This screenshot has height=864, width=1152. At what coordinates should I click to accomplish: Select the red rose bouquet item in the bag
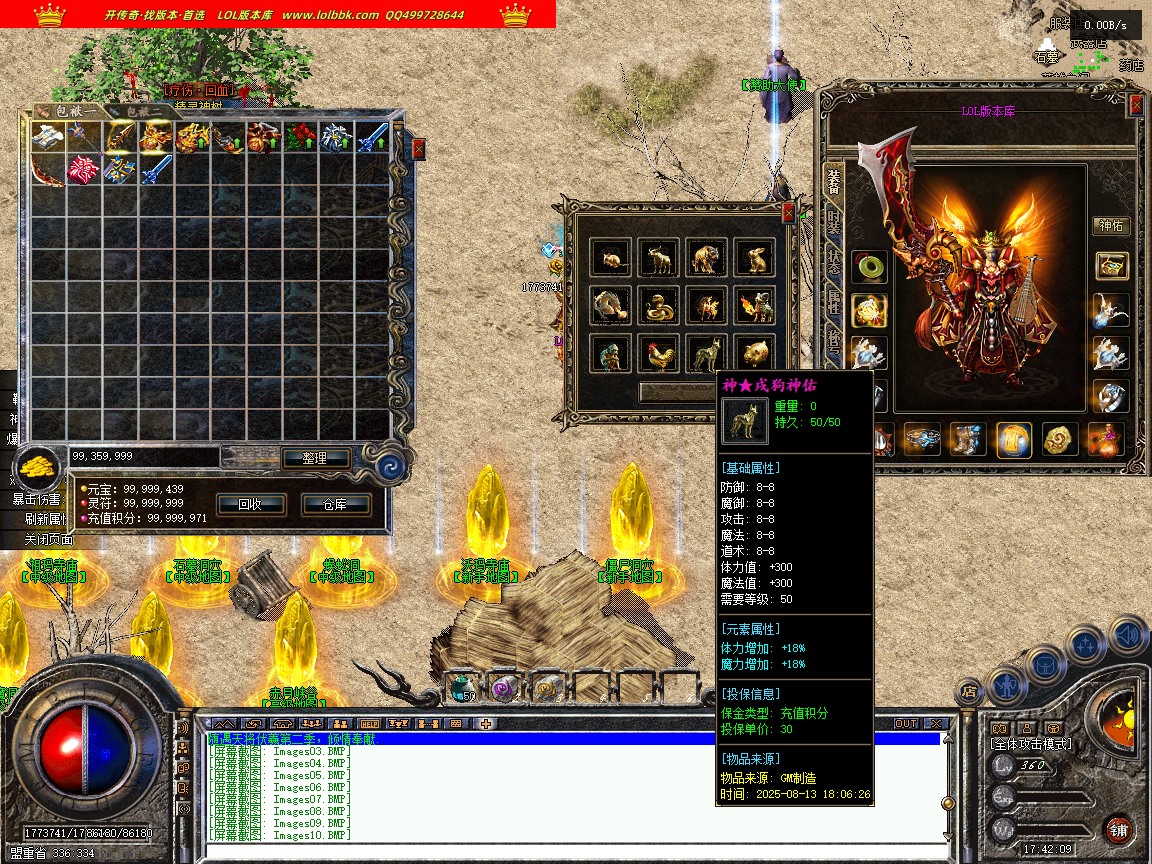(299, 136)
